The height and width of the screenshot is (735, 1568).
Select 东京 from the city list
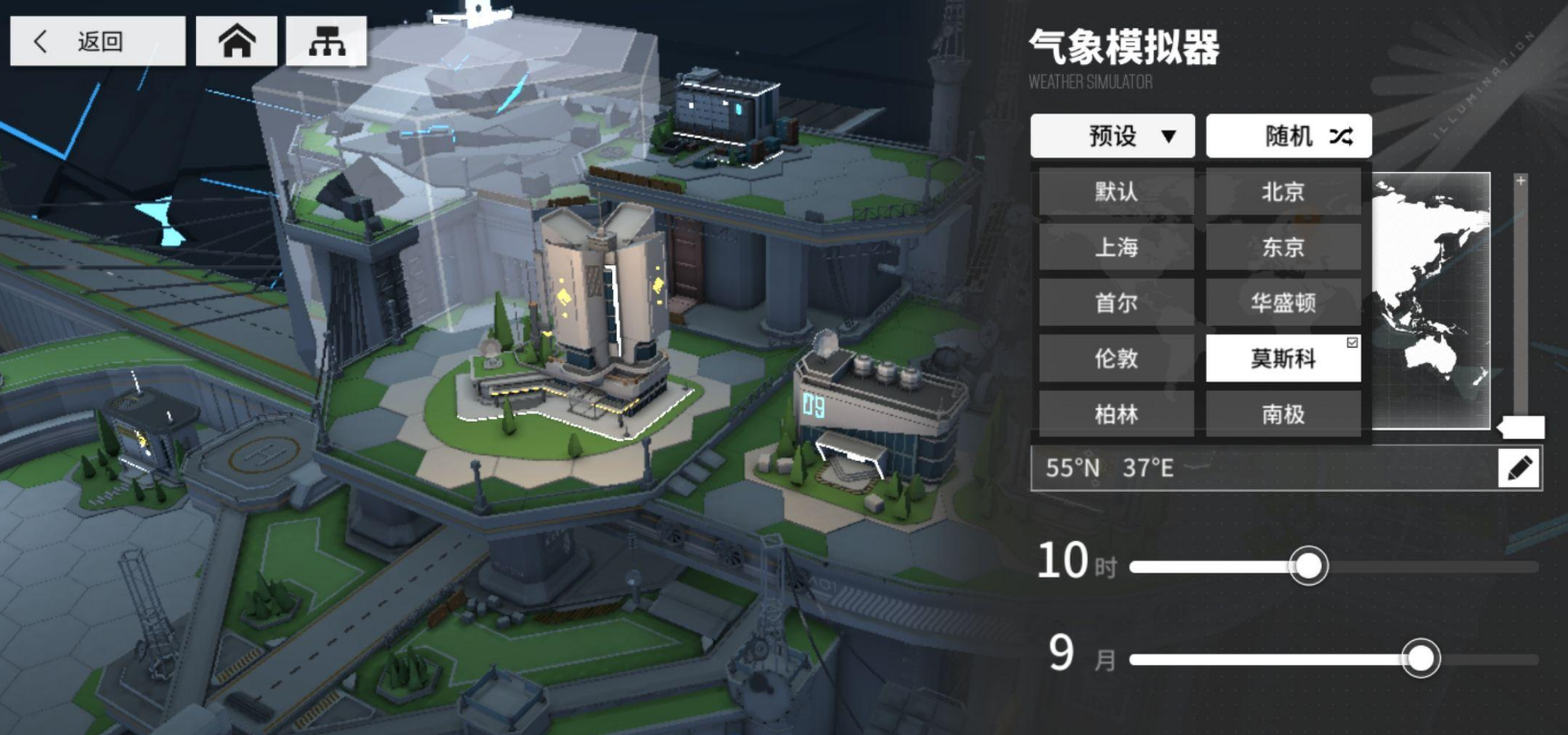tap(1285, 247)
